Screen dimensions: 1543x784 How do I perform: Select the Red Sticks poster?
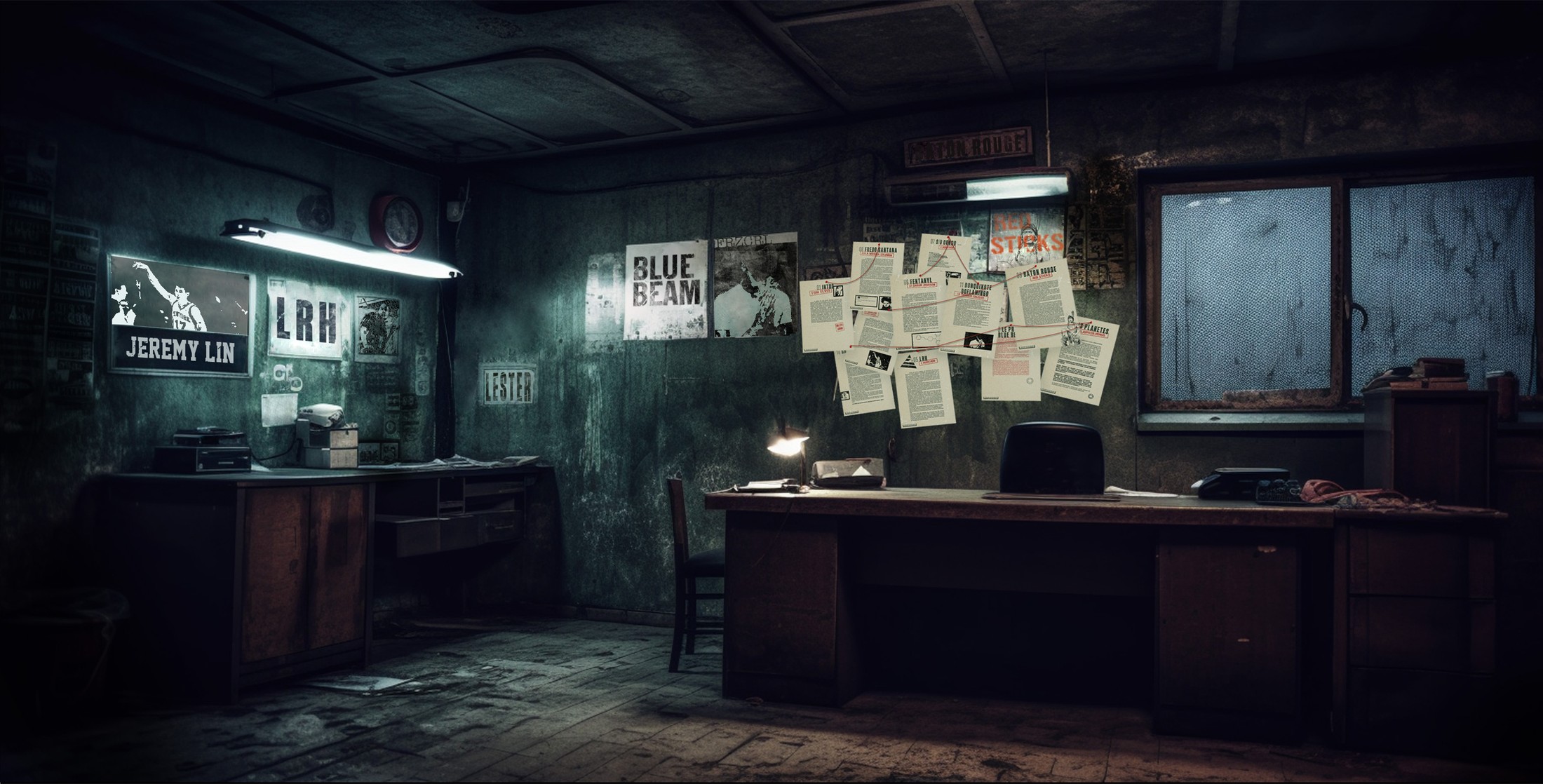(x=1027, y=242)
